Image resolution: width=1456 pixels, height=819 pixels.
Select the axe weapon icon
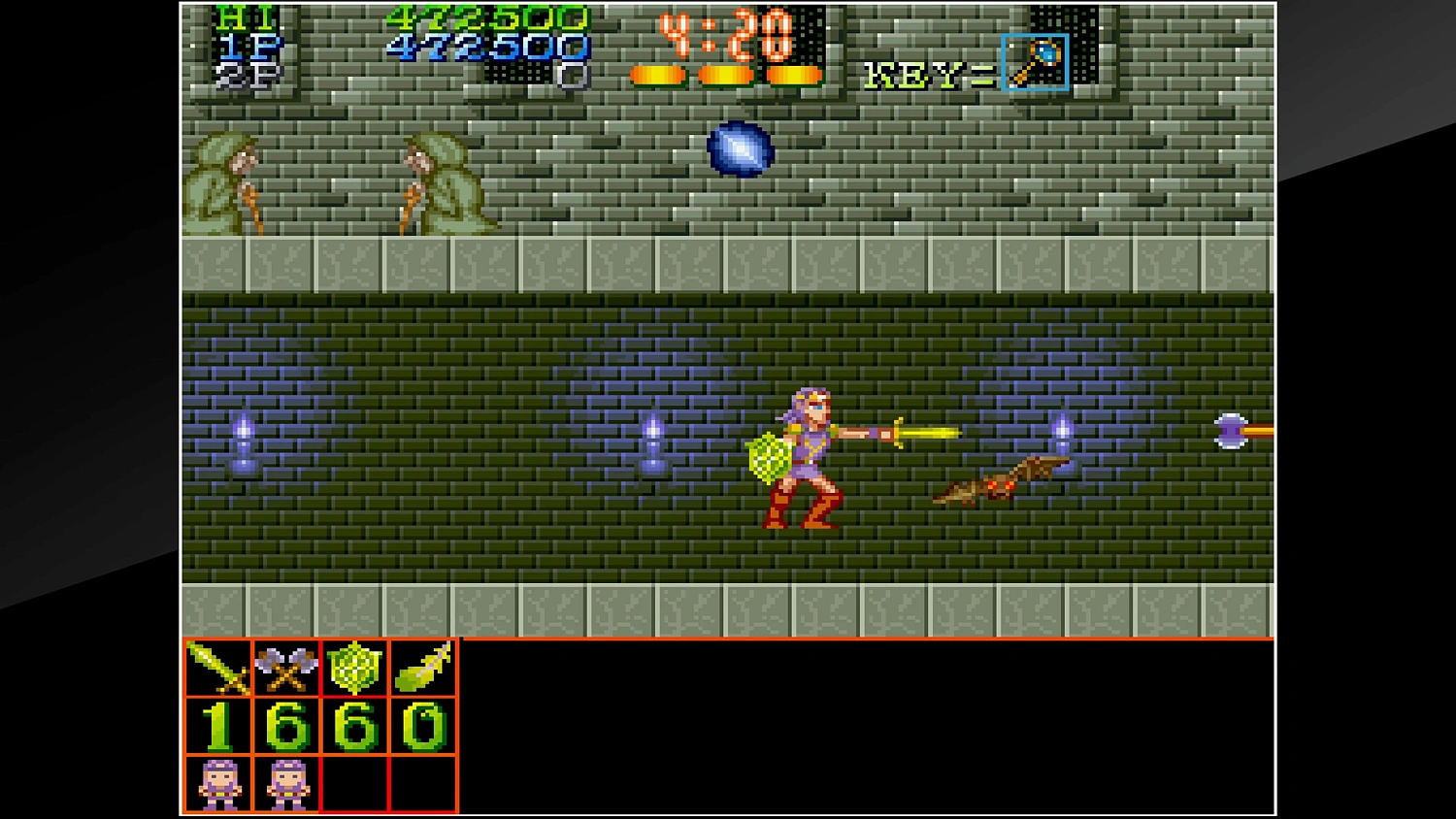284,667
